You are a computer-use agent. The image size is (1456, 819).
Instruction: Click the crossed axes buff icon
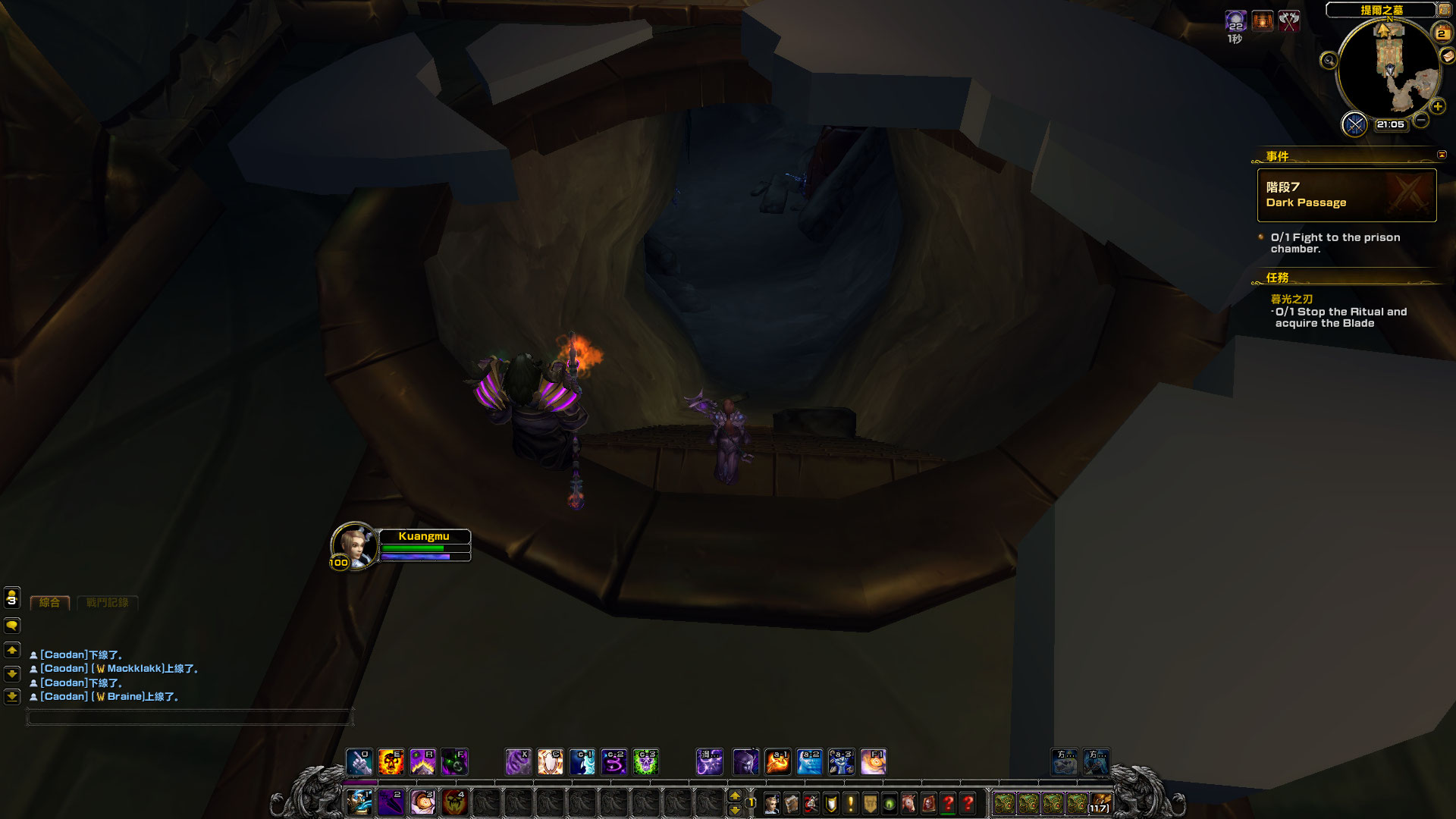coord(1289,21)
